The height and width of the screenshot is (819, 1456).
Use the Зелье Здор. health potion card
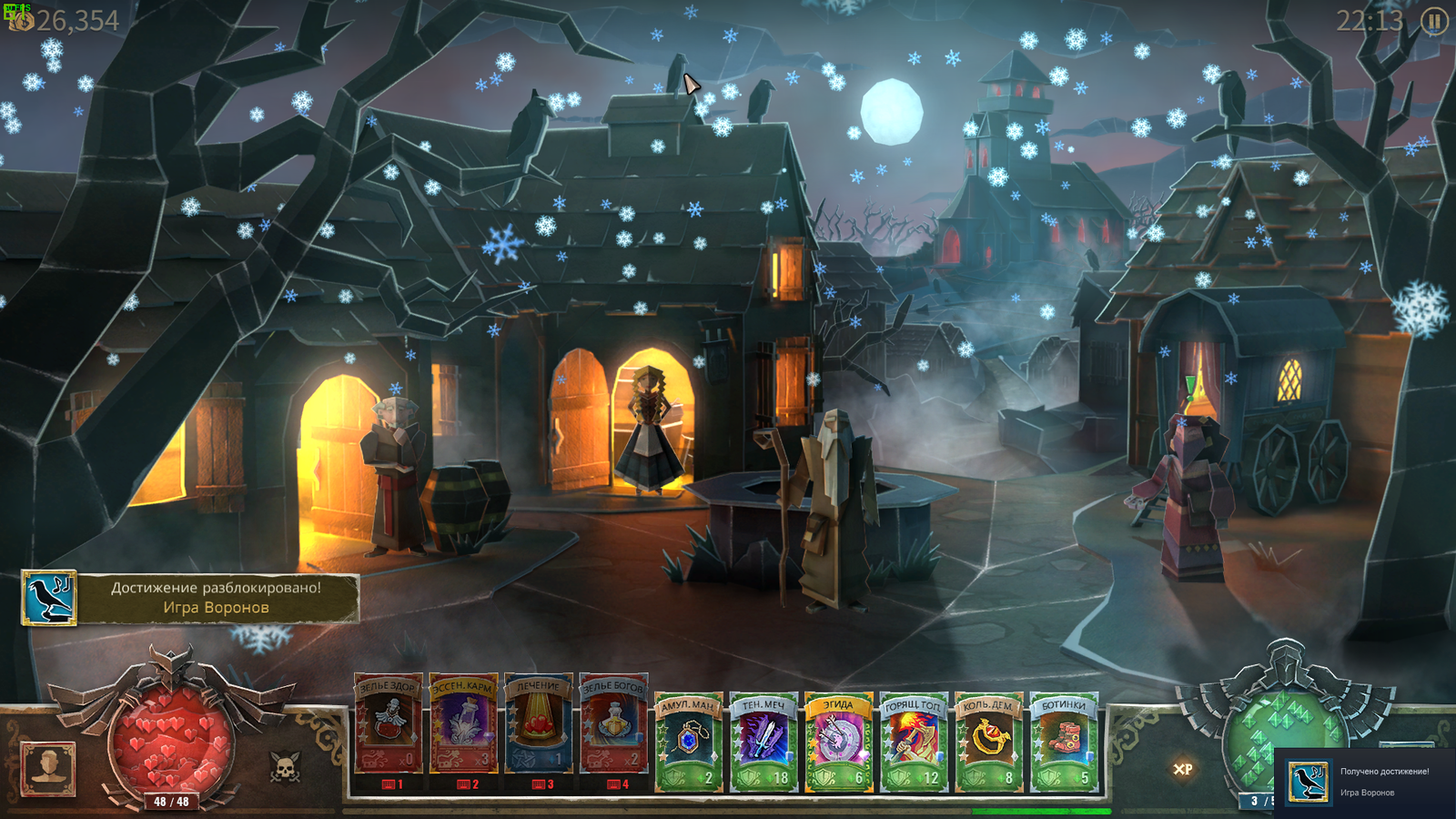[x=389, y=728]
